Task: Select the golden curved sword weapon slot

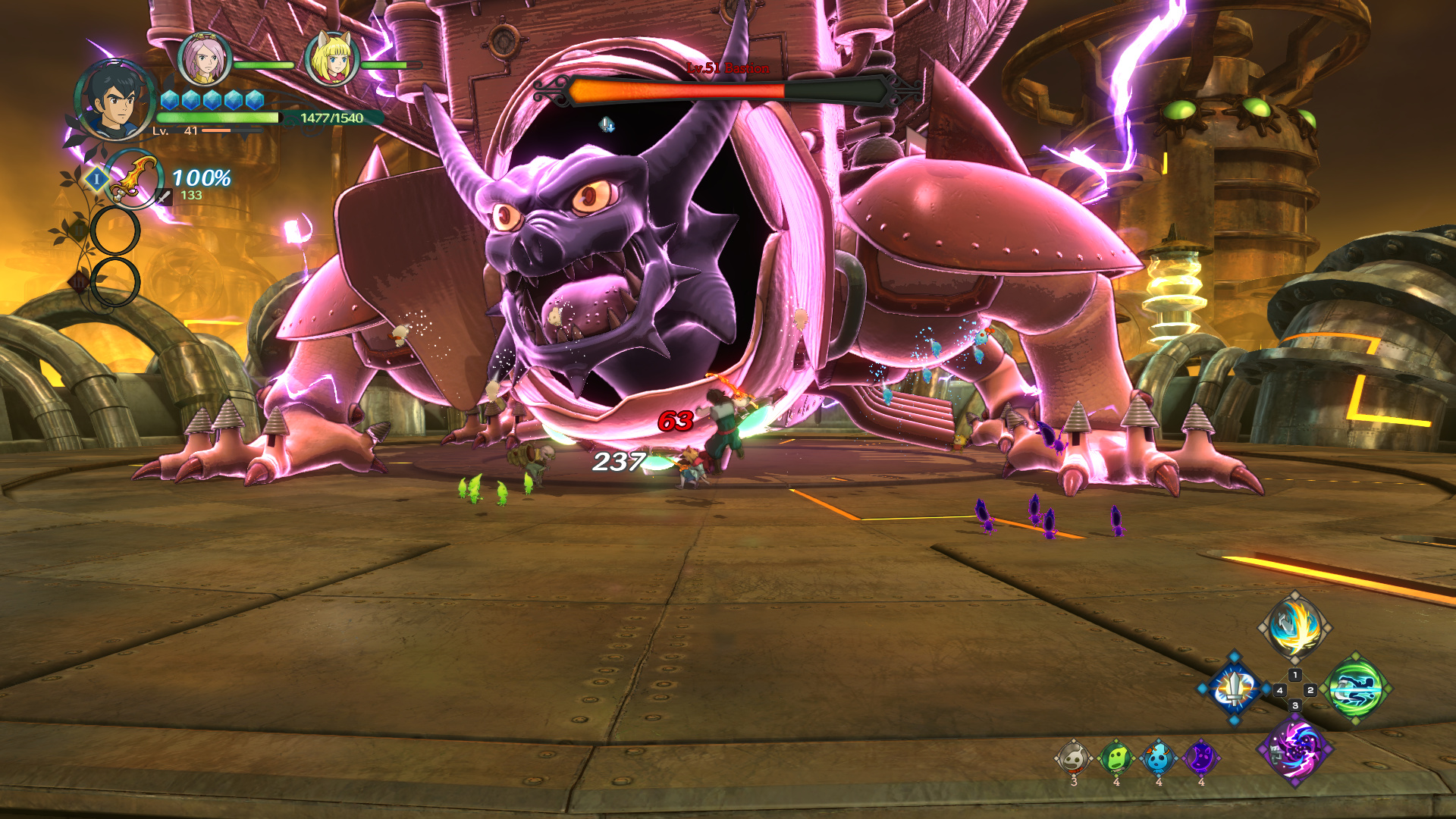Action: pyautogui.click(x=133, y=179)
